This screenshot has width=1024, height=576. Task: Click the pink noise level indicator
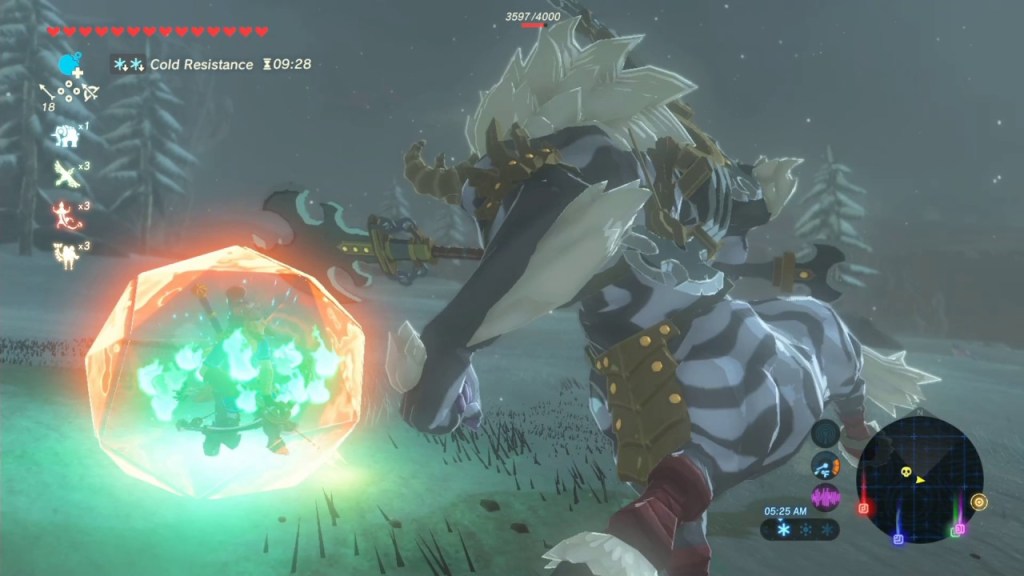pyautogui.click(x=826, y=497)
